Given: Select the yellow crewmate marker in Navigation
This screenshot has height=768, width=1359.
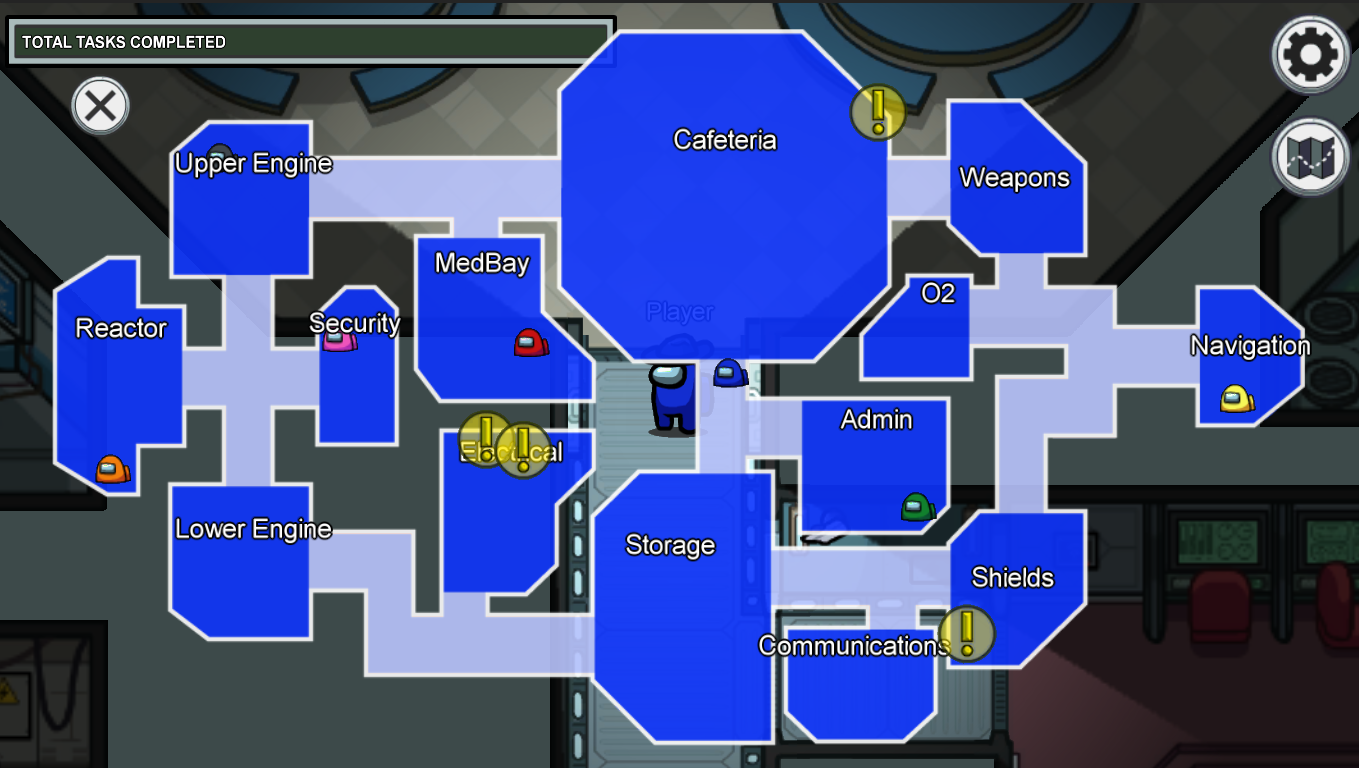Looking at the screenshot, I should (1237, 397).
